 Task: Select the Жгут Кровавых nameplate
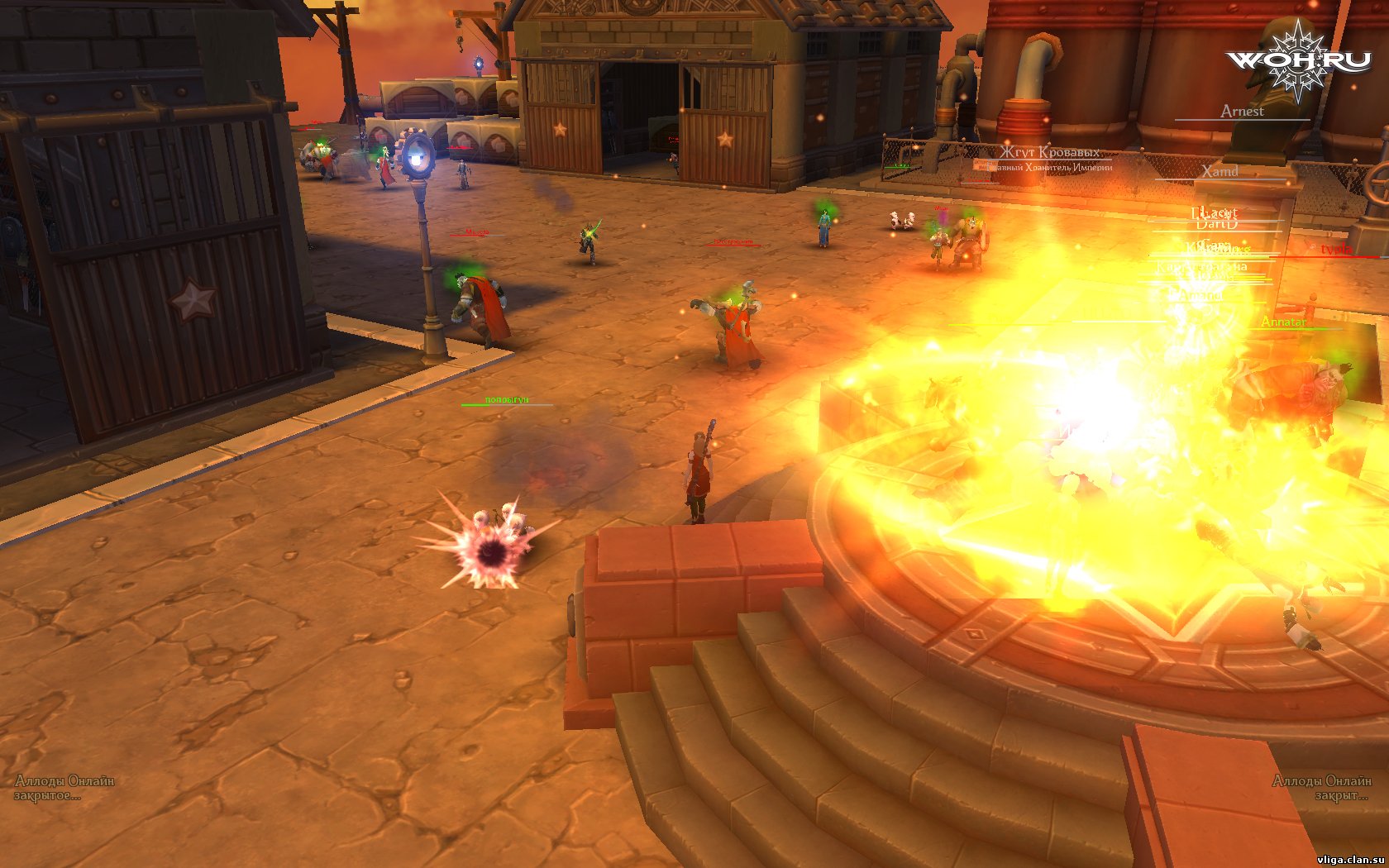[x=1049, y=153]
